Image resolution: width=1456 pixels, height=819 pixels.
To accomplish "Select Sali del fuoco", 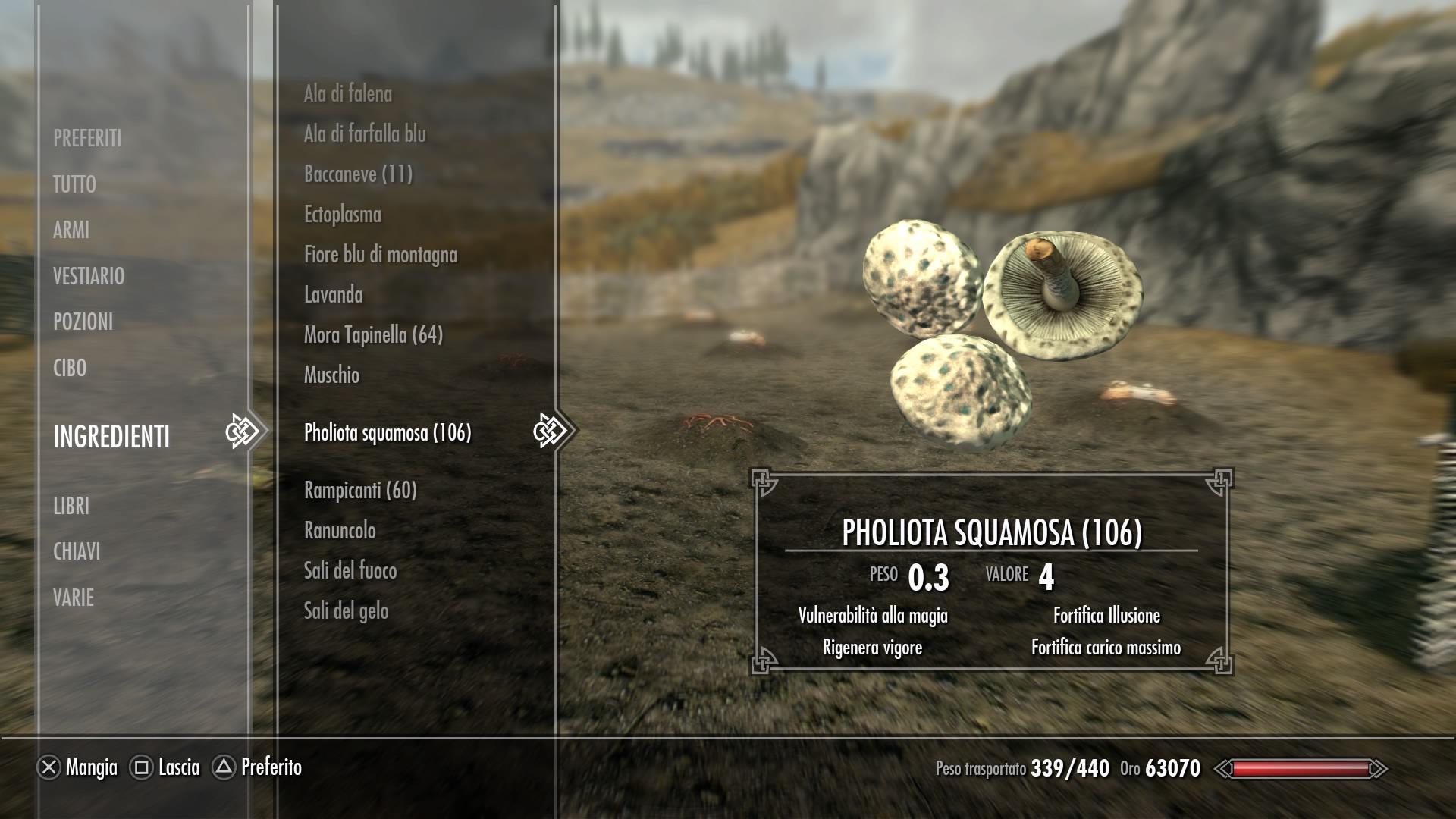I will click(350, 571).
